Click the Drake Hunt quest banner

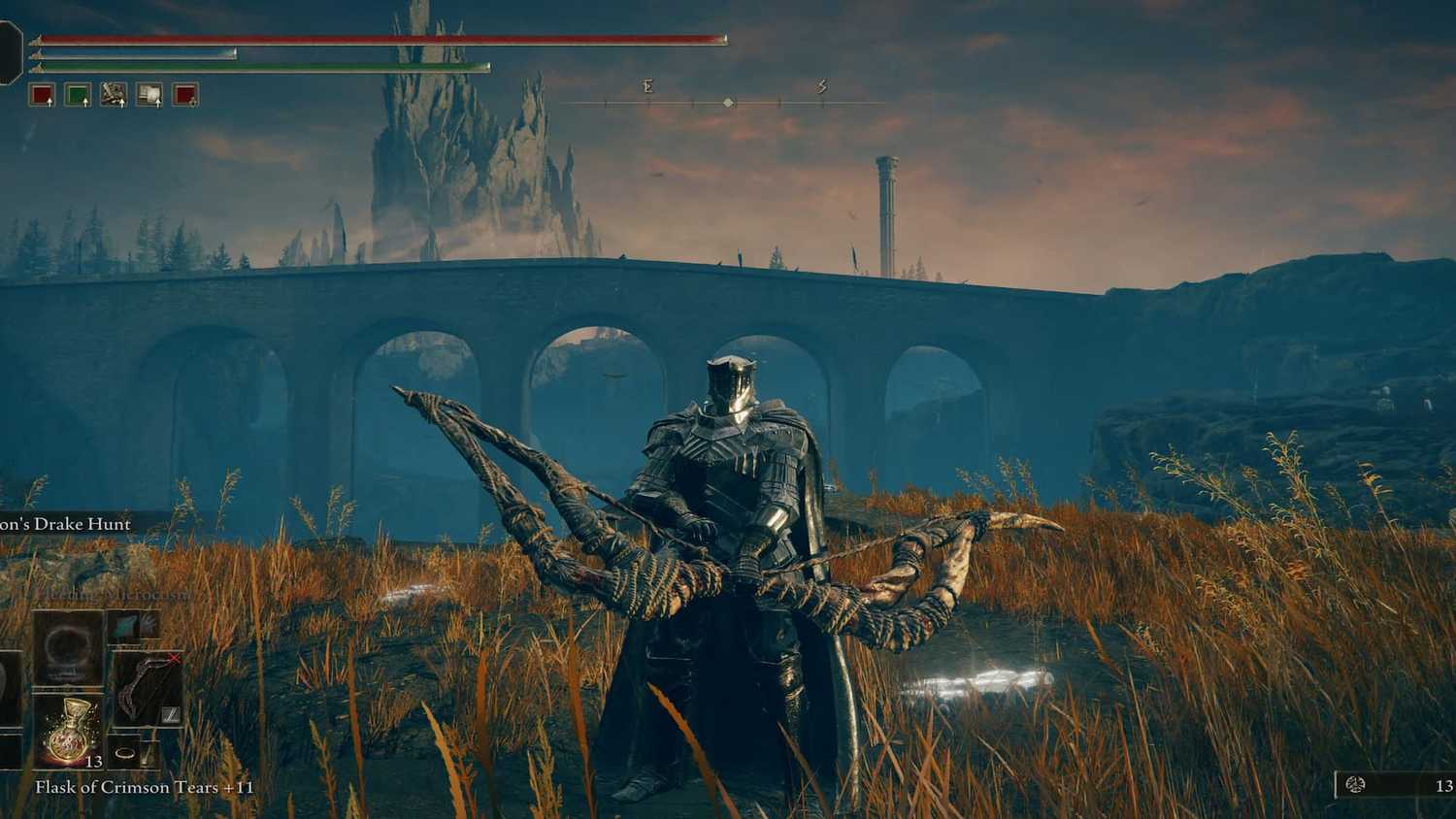(63, 523)
